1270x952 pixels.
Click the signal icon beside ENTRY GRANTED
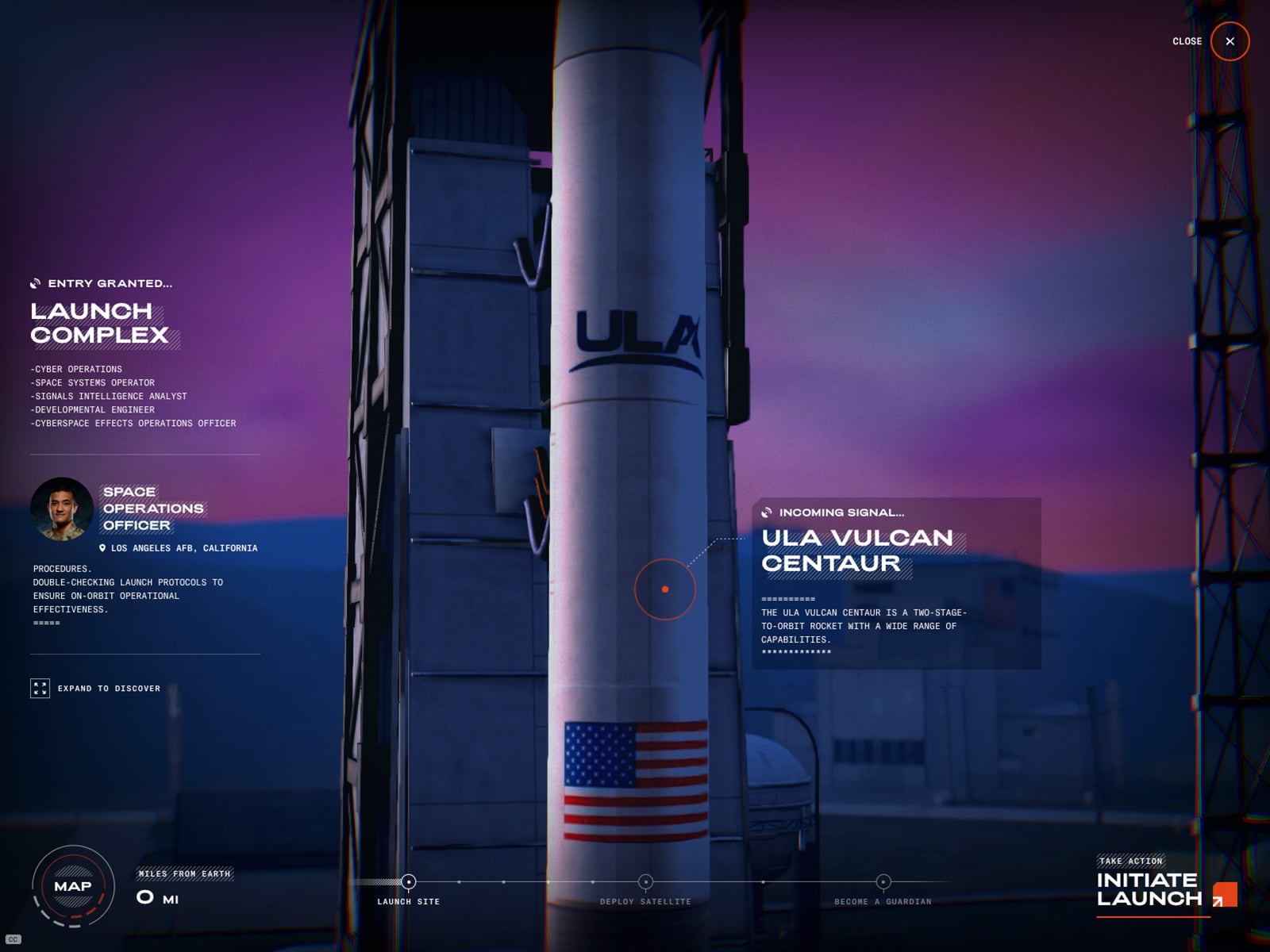point(36,282)
